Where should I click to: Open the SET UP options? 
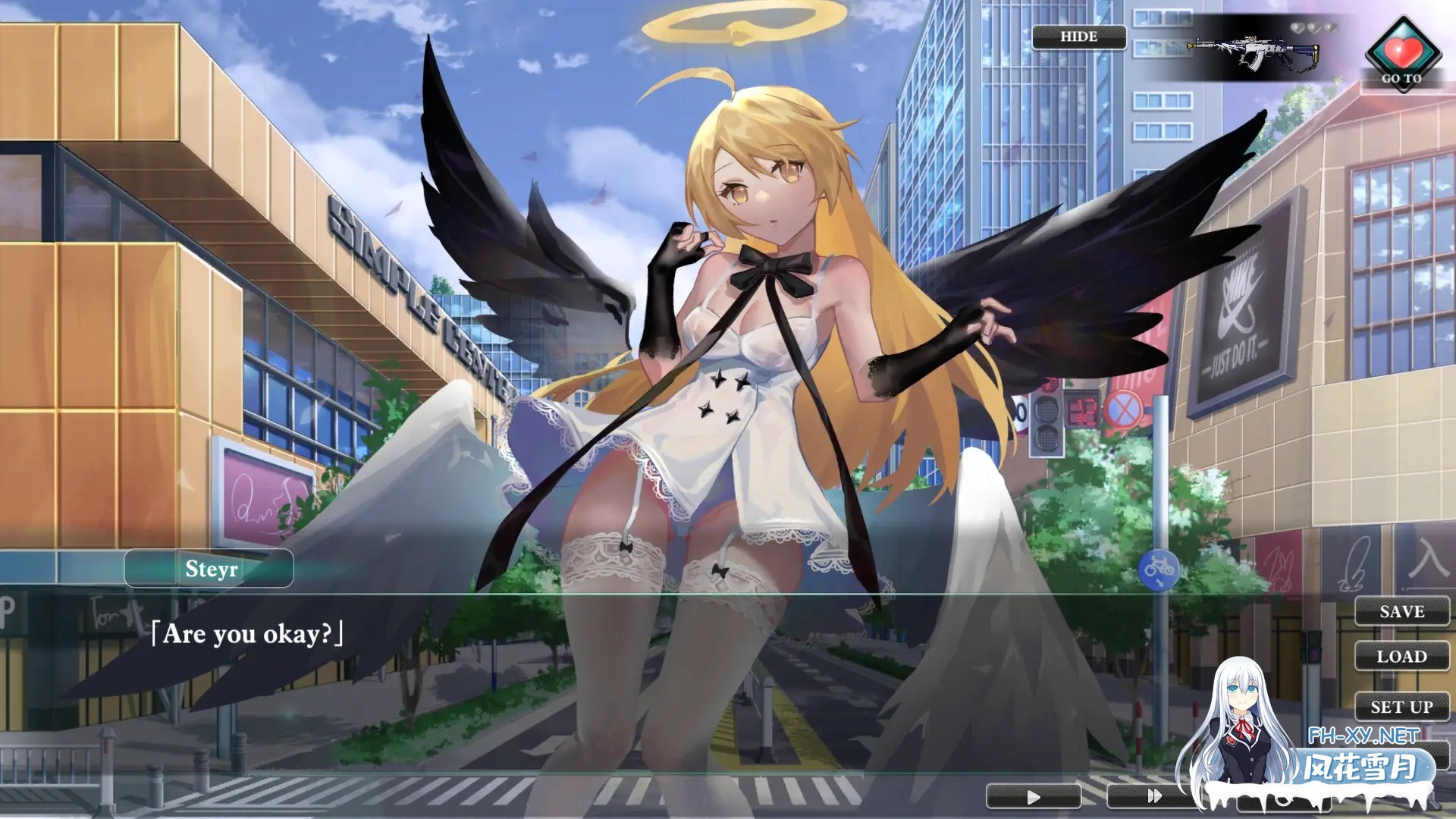pyautogui.click(x=1401, y=707)
